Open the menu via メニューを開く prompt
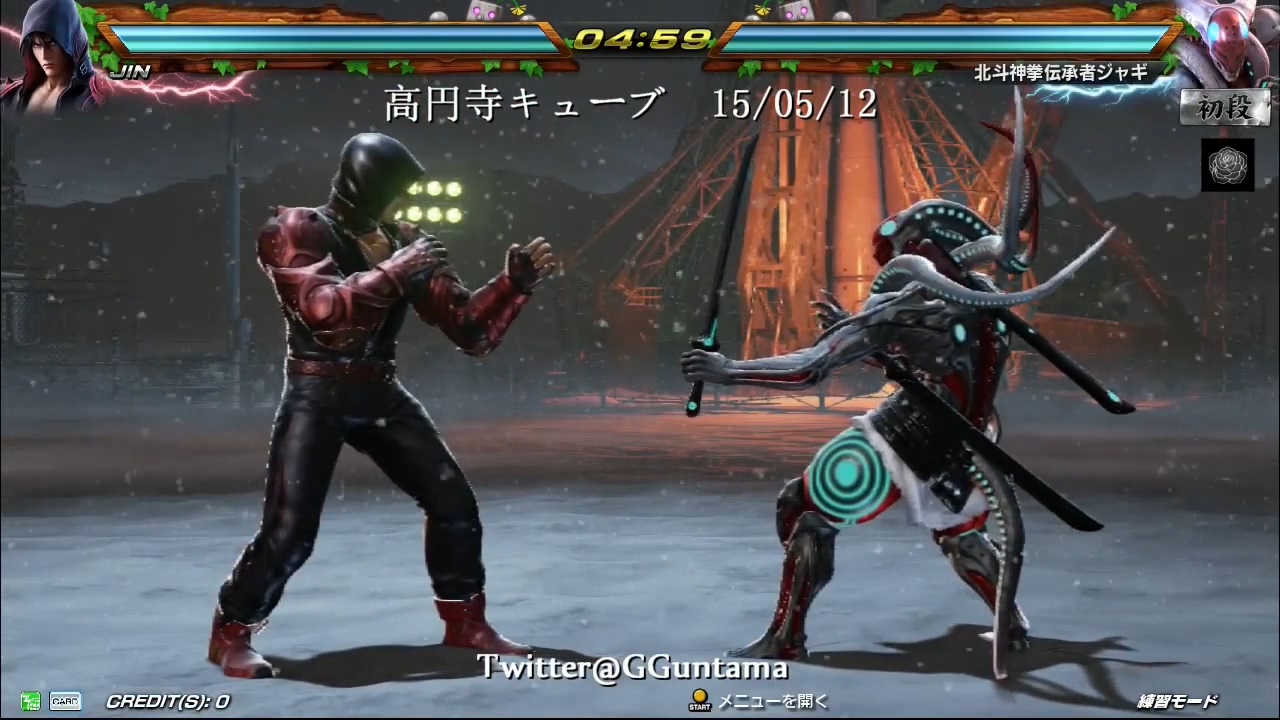Screen dimensions: 1280x720 tap(763, 701)
